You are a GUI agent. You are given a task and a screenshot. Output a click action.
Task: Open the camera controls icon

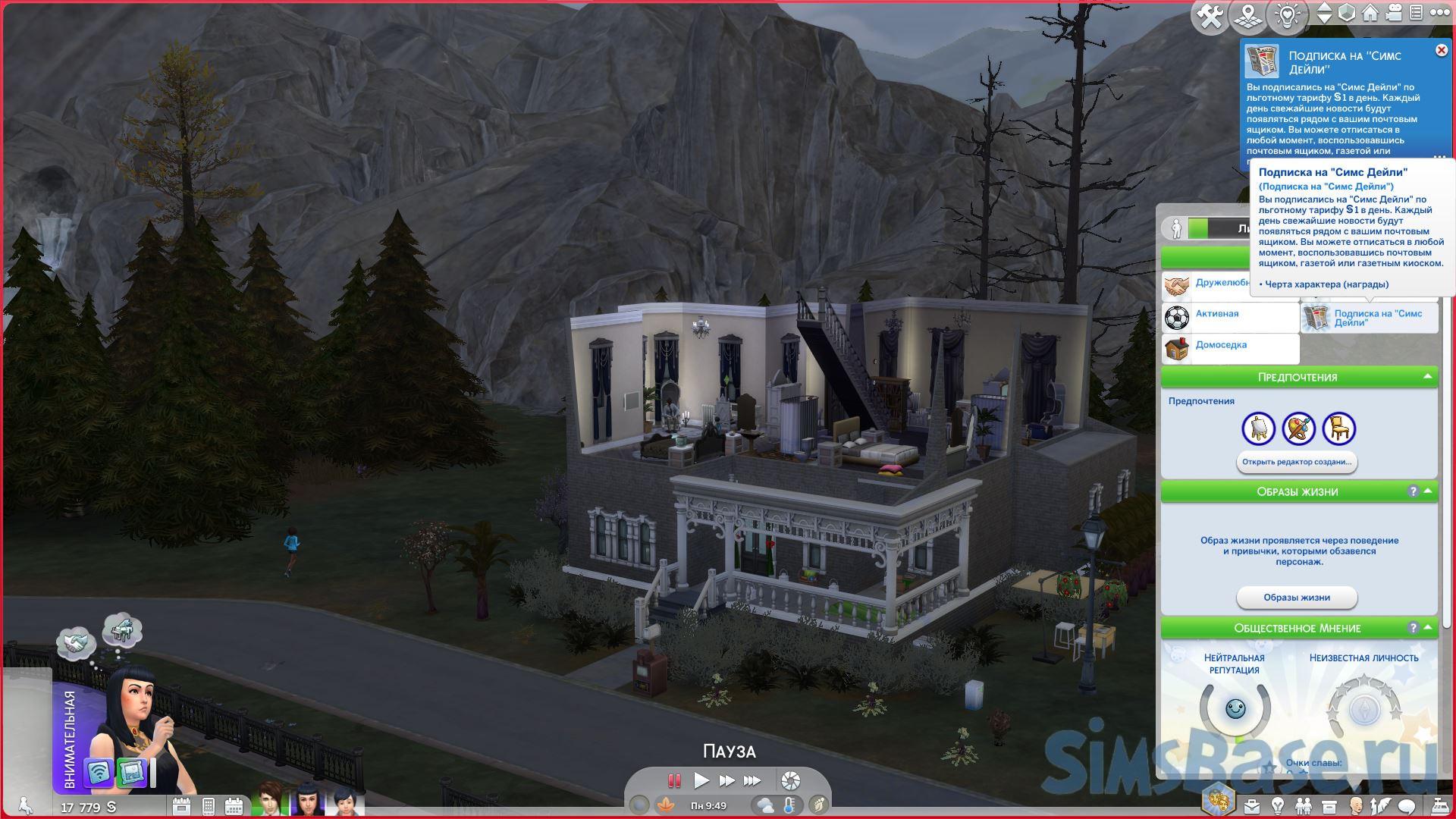click(x=1395, y=13)
